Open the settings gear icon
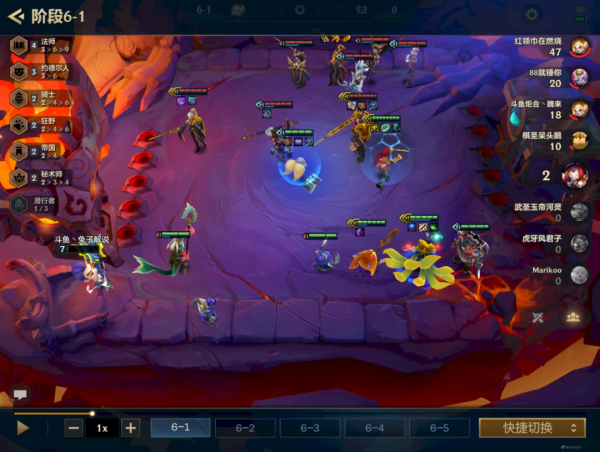 (x=532, y=14)
